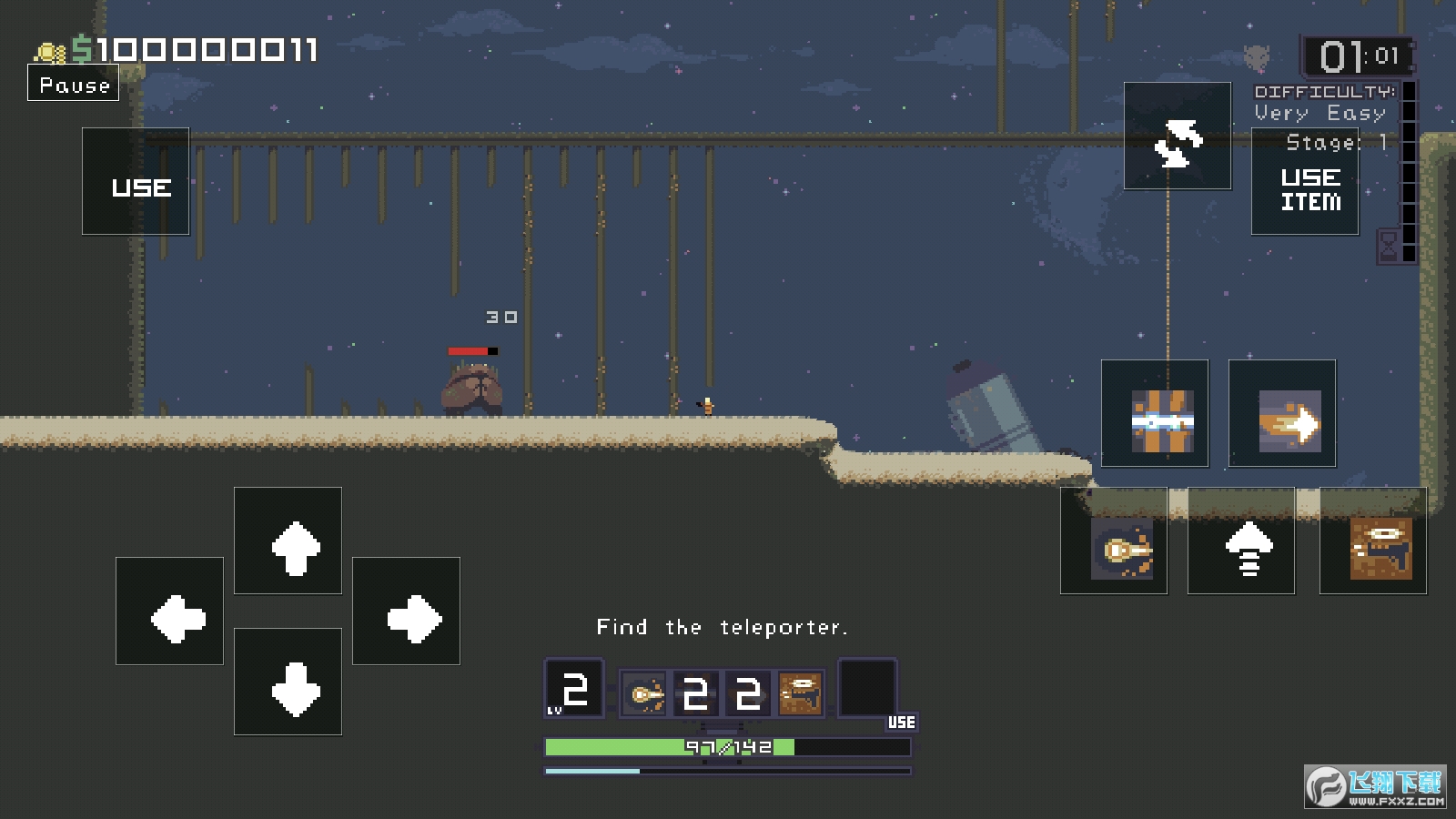
Task: Move left with the left arrow
Action: tap(169, 612)
